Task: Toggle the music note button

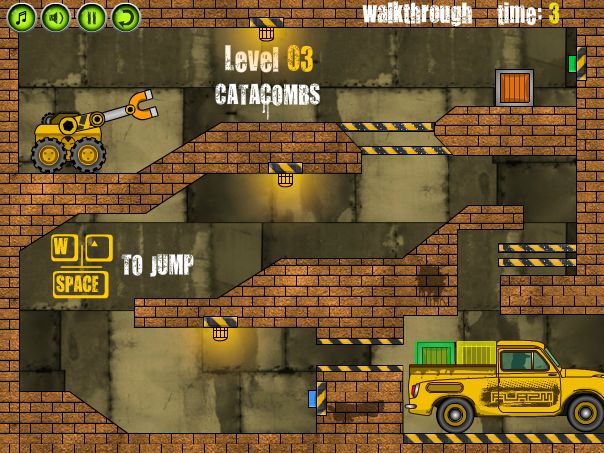Action: tap(22, 16)
